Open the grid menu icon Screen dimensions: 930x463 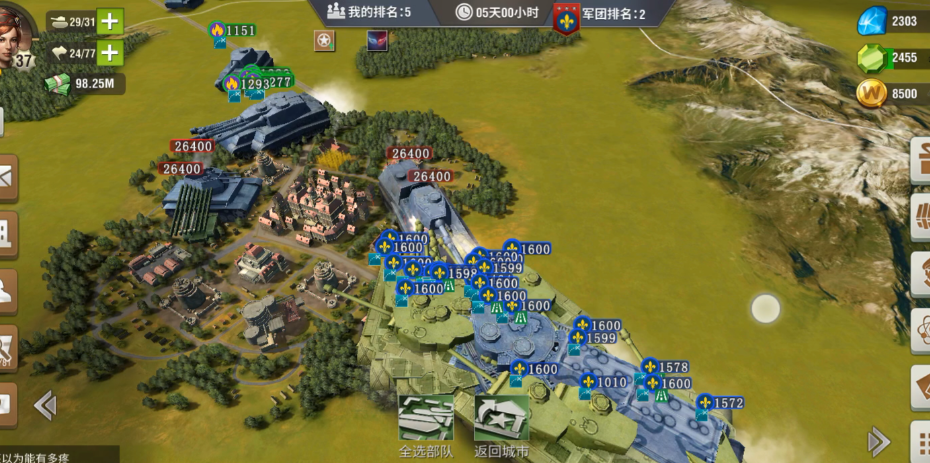point(921,440)
